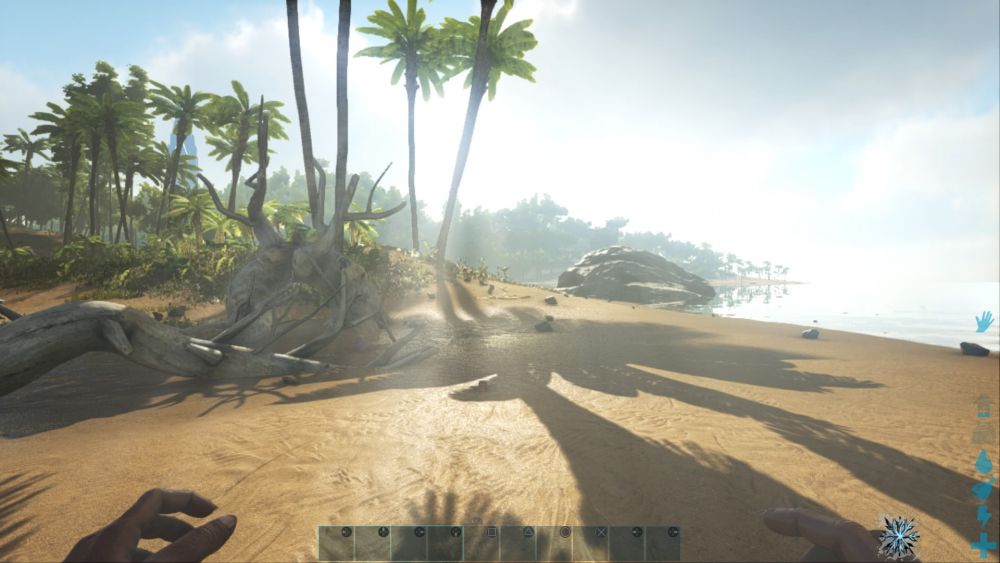
Task: Select the lightning bolt stamina icon
Action: (984, 517)
